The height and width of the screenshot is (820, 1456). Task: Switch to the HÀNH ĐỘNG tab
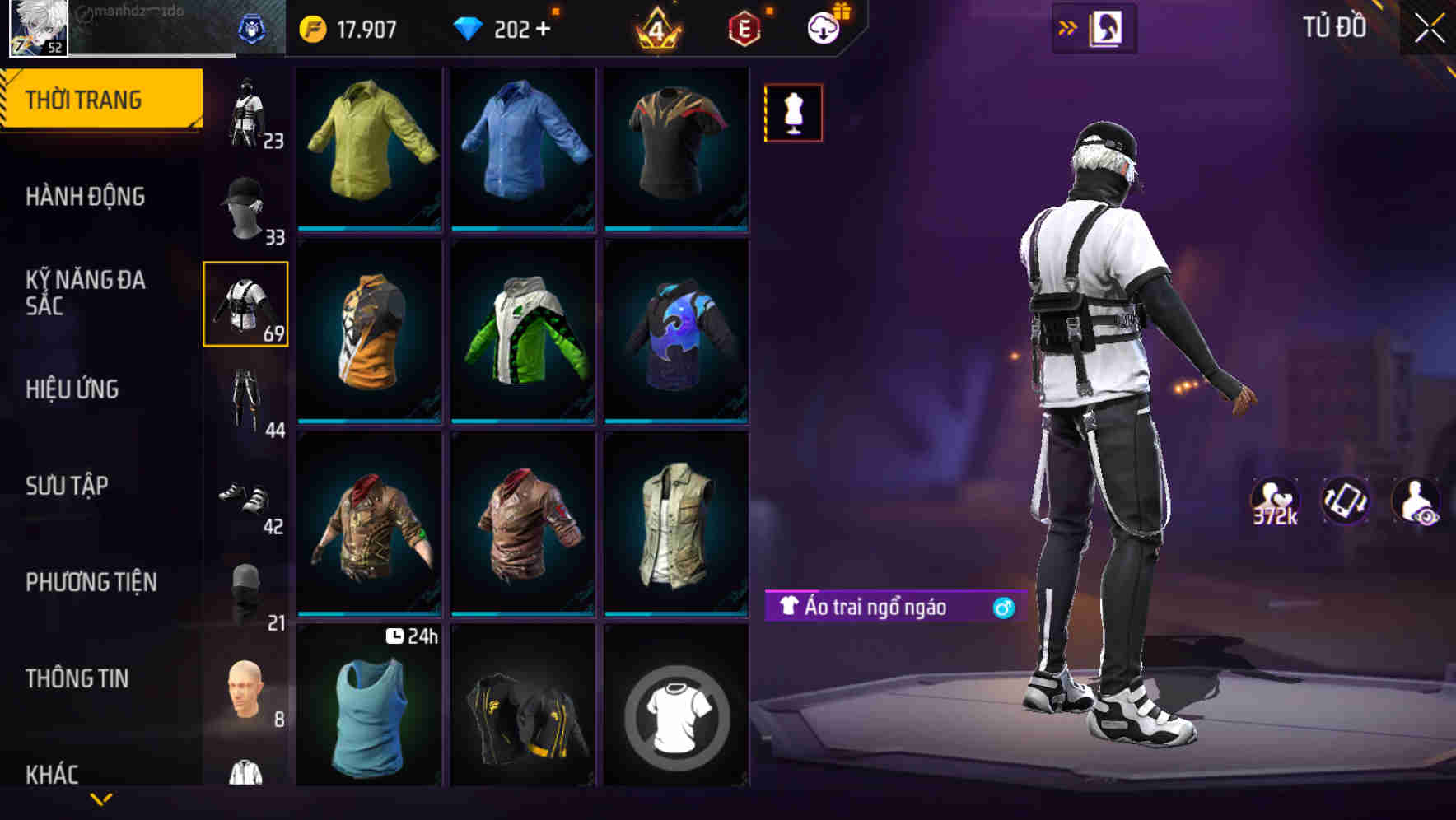point(87,197)
